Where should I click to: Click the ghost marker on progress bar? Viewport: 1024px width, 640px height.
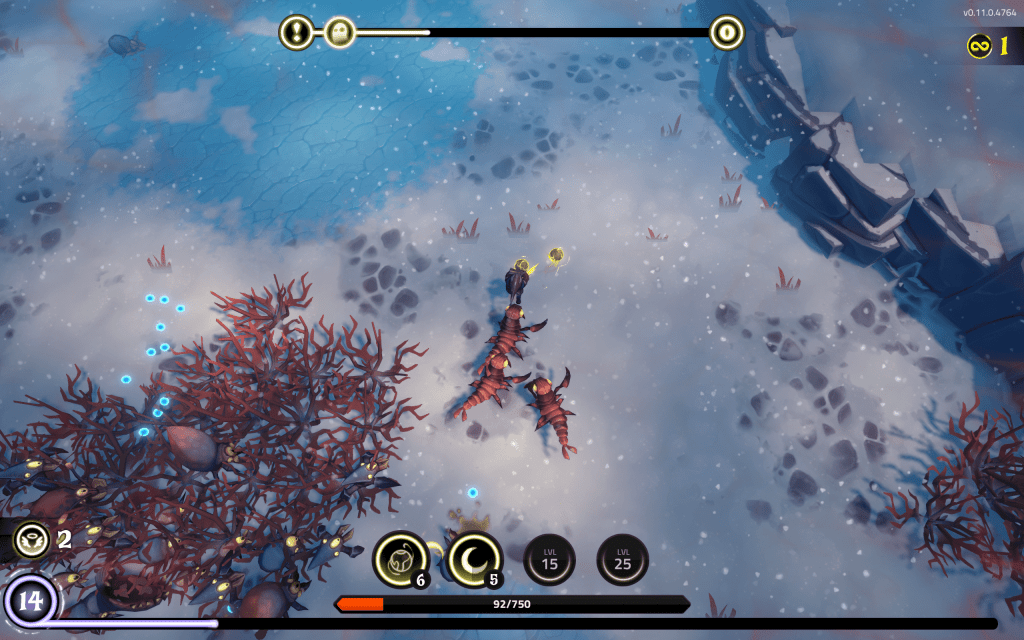340,33
